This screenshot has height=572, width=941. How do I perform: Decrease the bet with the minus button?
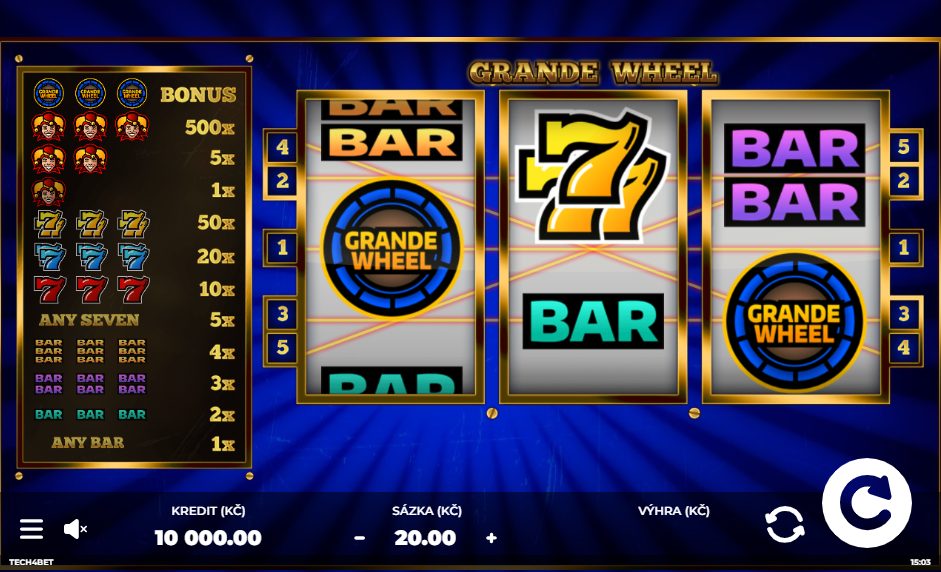tap(360, 538)
